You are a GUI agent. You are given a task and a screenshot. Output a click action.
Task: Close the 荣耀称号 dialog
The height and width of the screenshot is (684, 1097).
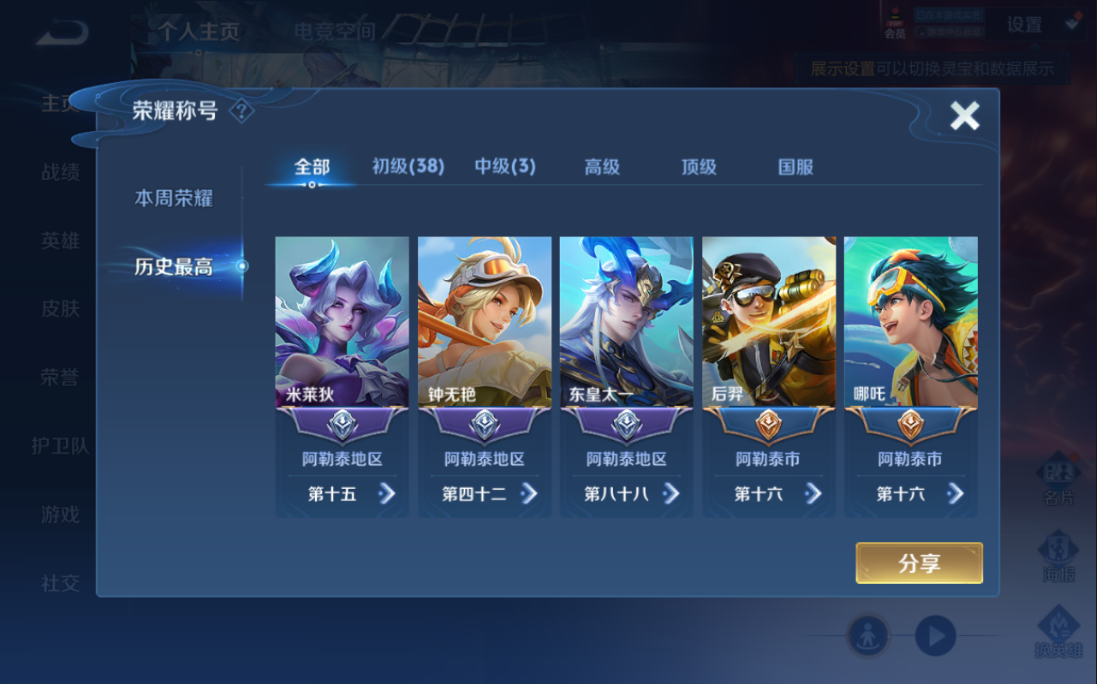click(x=964, y=116)
